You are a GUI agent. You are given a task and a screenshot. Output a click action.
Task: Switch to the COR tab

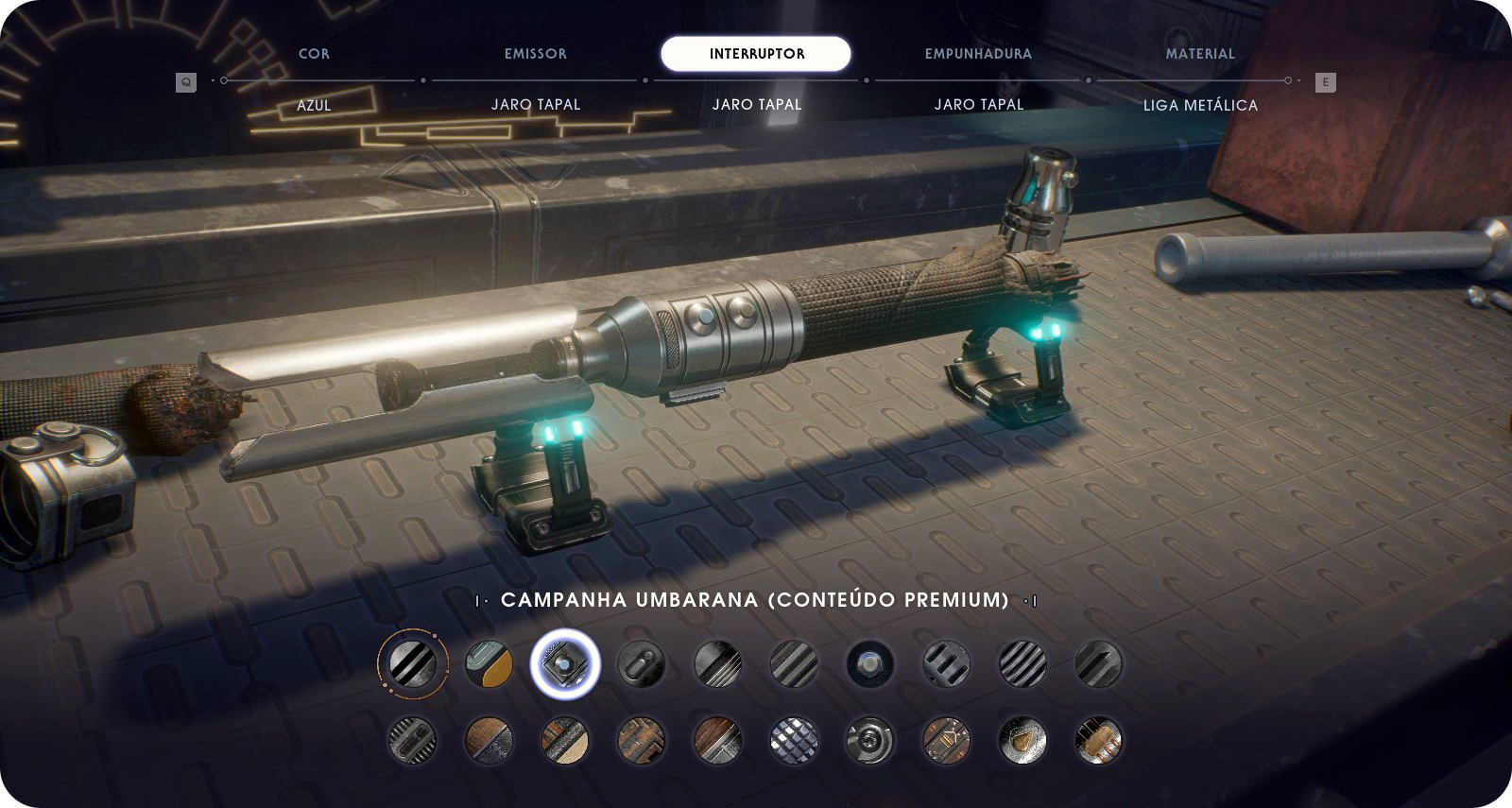[314, 54]
